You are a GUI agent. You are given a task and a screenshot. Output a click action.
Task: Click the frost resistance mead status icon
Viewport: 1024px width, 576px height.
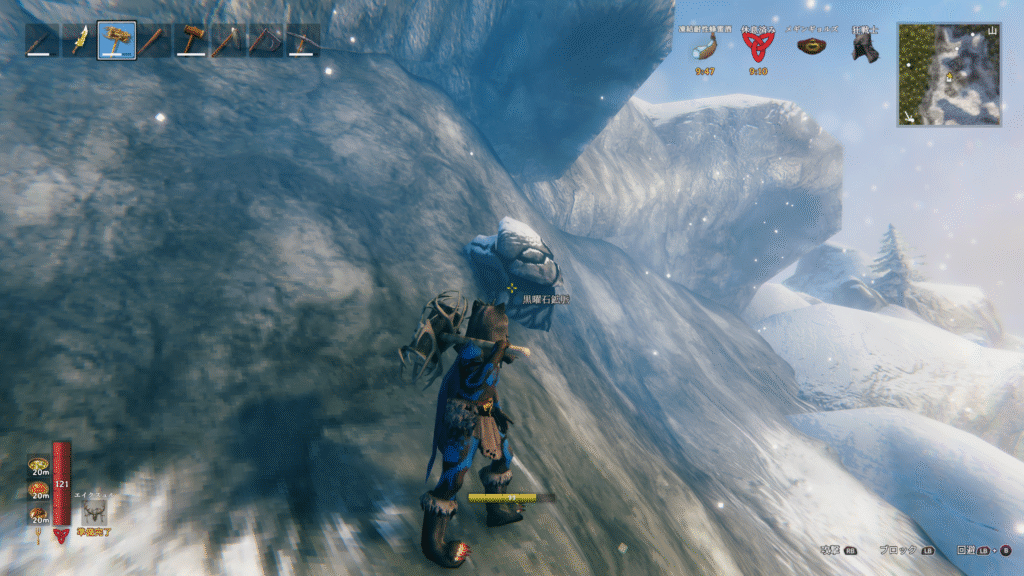705,47
